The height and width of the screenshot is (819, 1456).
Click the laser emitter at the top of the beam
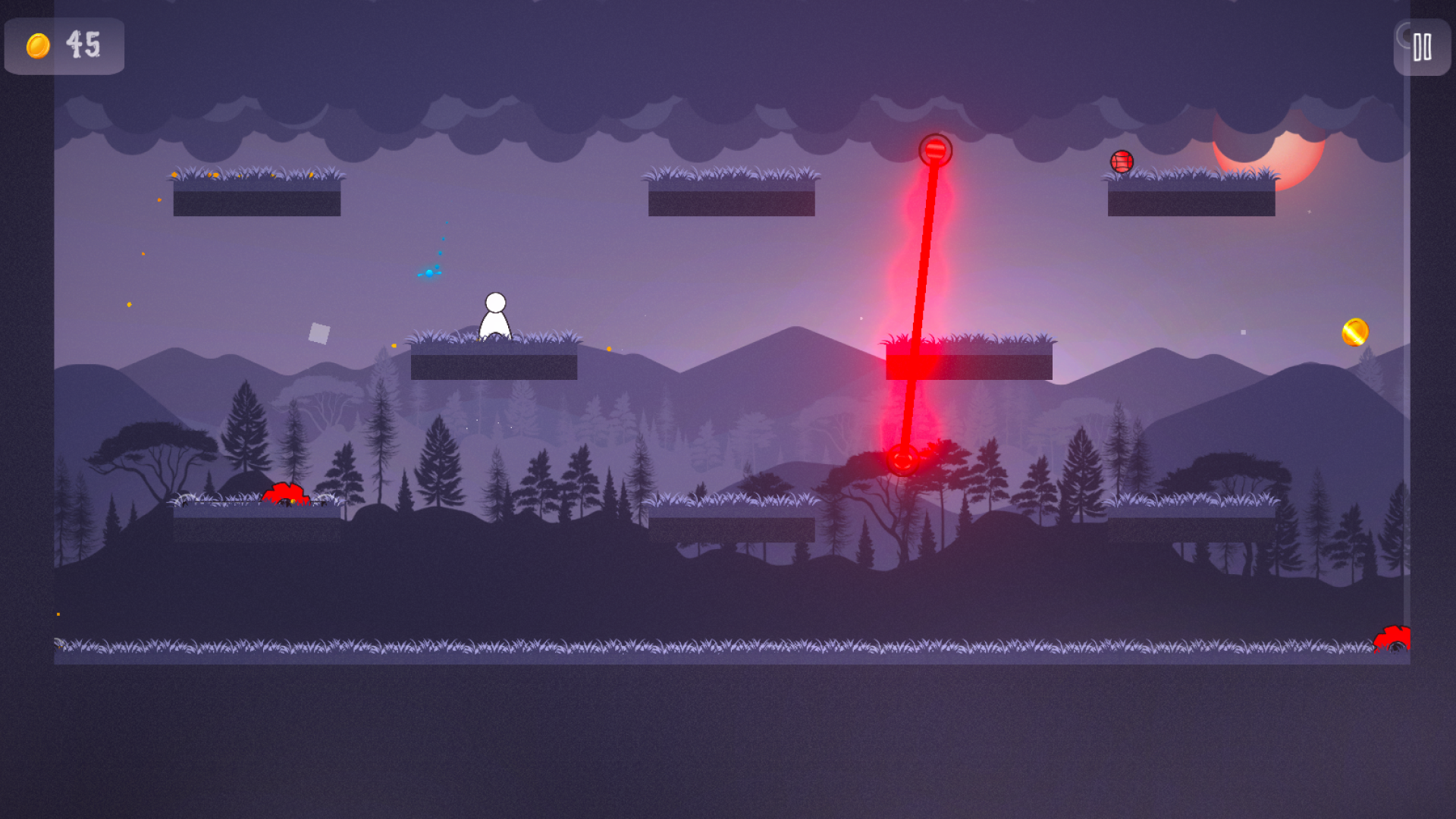tap(934, 149)
